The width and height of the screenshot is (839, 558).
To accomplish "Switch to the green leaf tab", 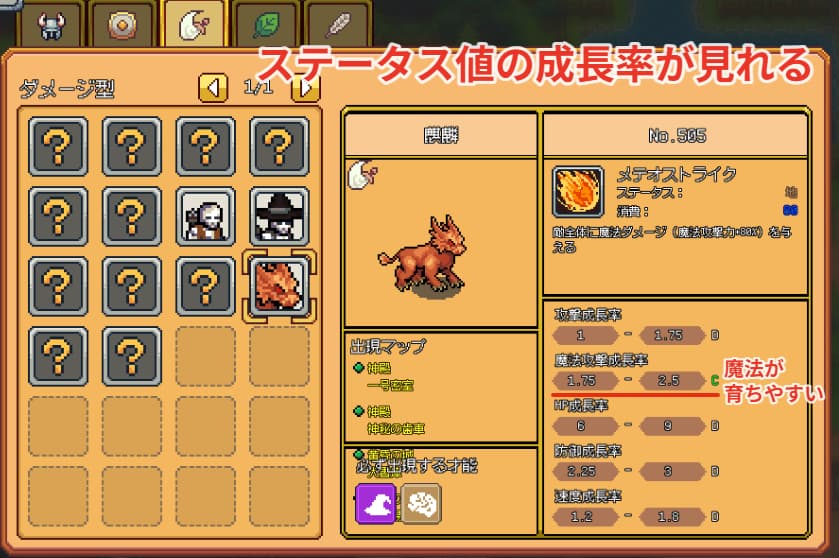I will coord(267,24).
